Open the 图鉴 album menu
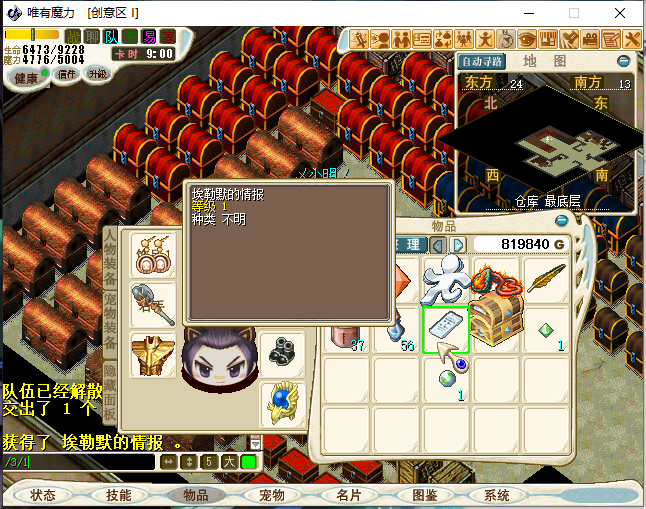Image resolution: width=646 pixels, height=509 pixels. pos(425,495)
